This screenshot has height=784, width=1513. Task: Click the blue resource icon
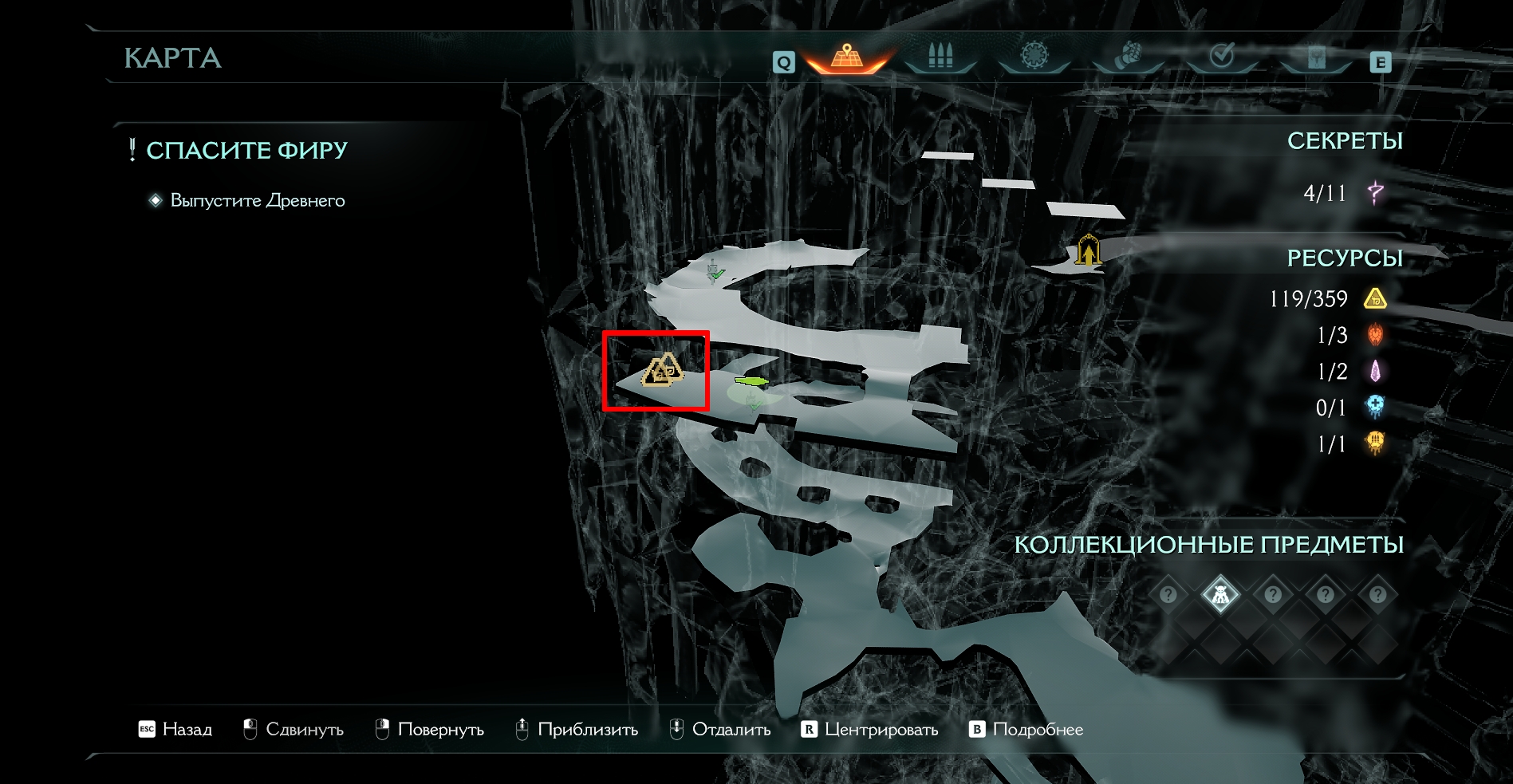[1375, 407]
